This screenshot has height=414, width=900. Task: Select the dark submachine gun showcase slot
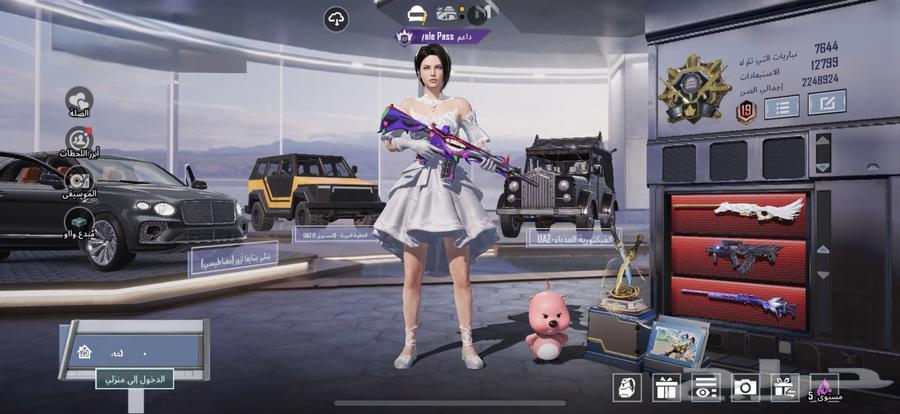coord(740,257)
